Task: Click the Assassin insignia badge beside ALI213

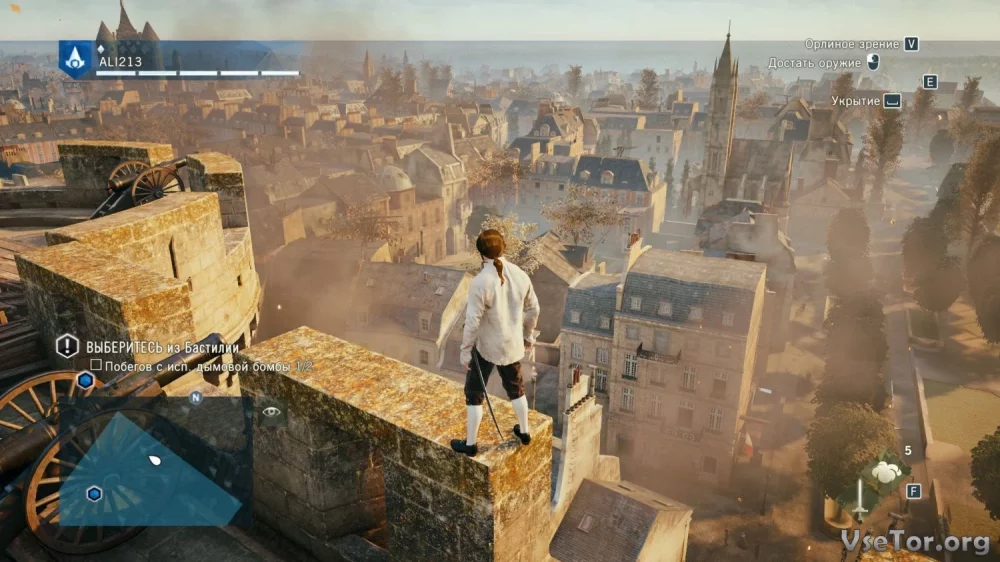Action: pos(75,58)
